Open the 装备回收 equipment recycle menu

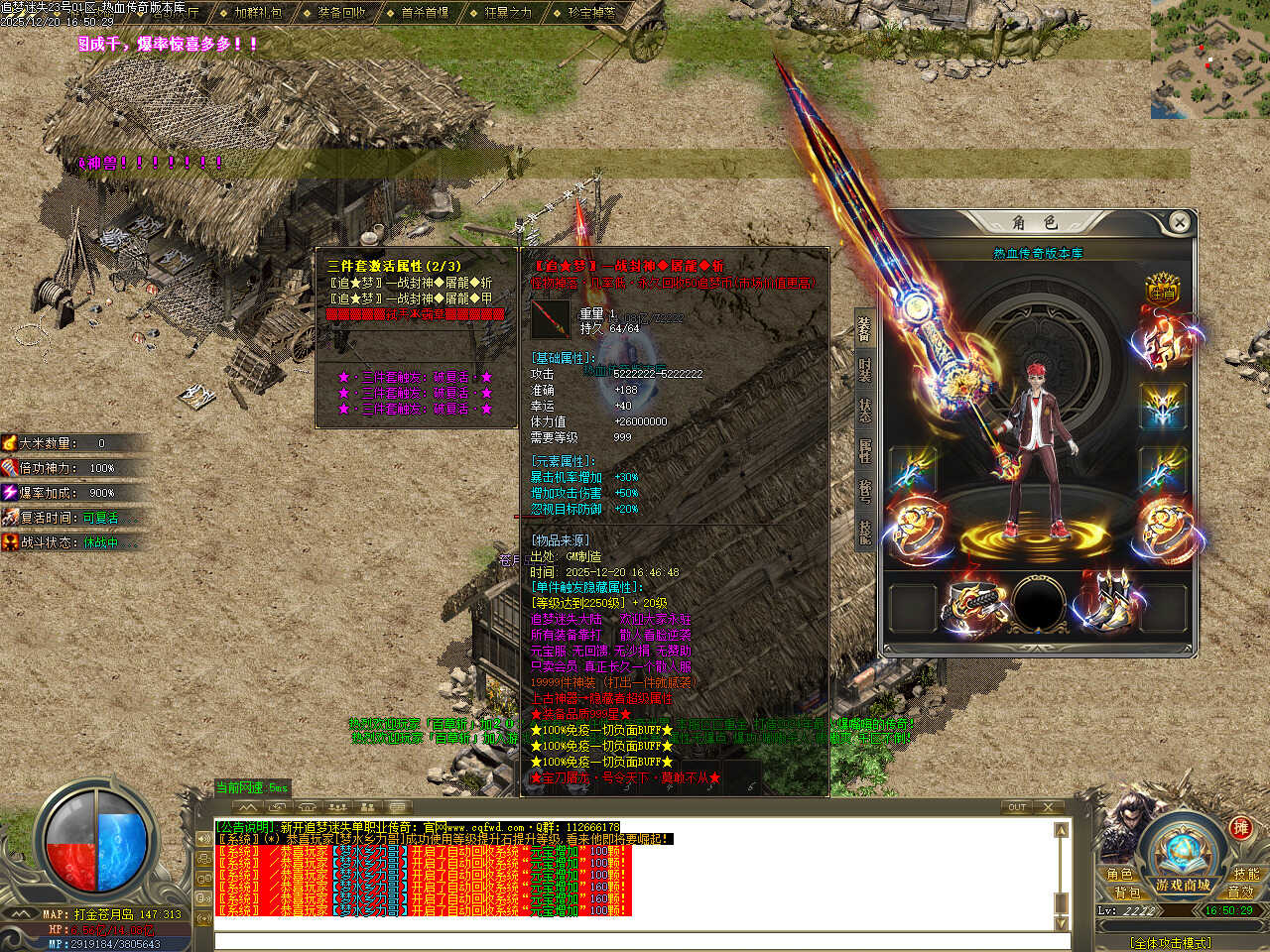click(x=341, y=13)
